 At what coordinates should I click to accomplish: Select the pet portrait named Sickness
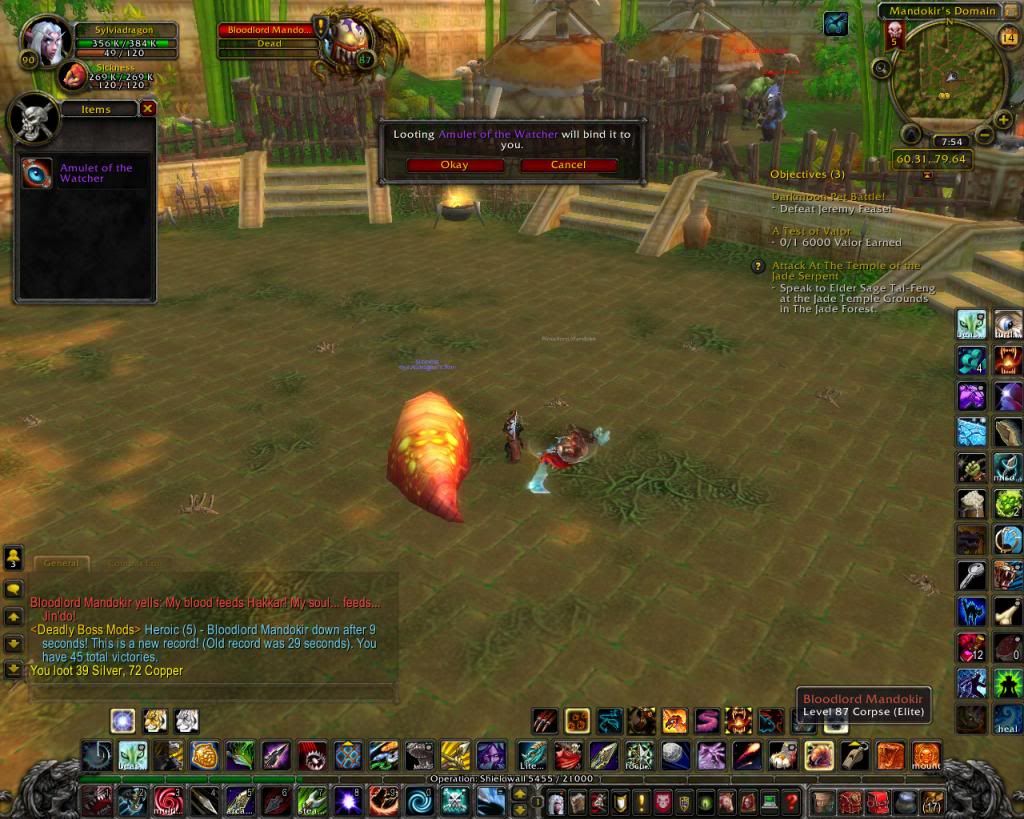point(72,76)
